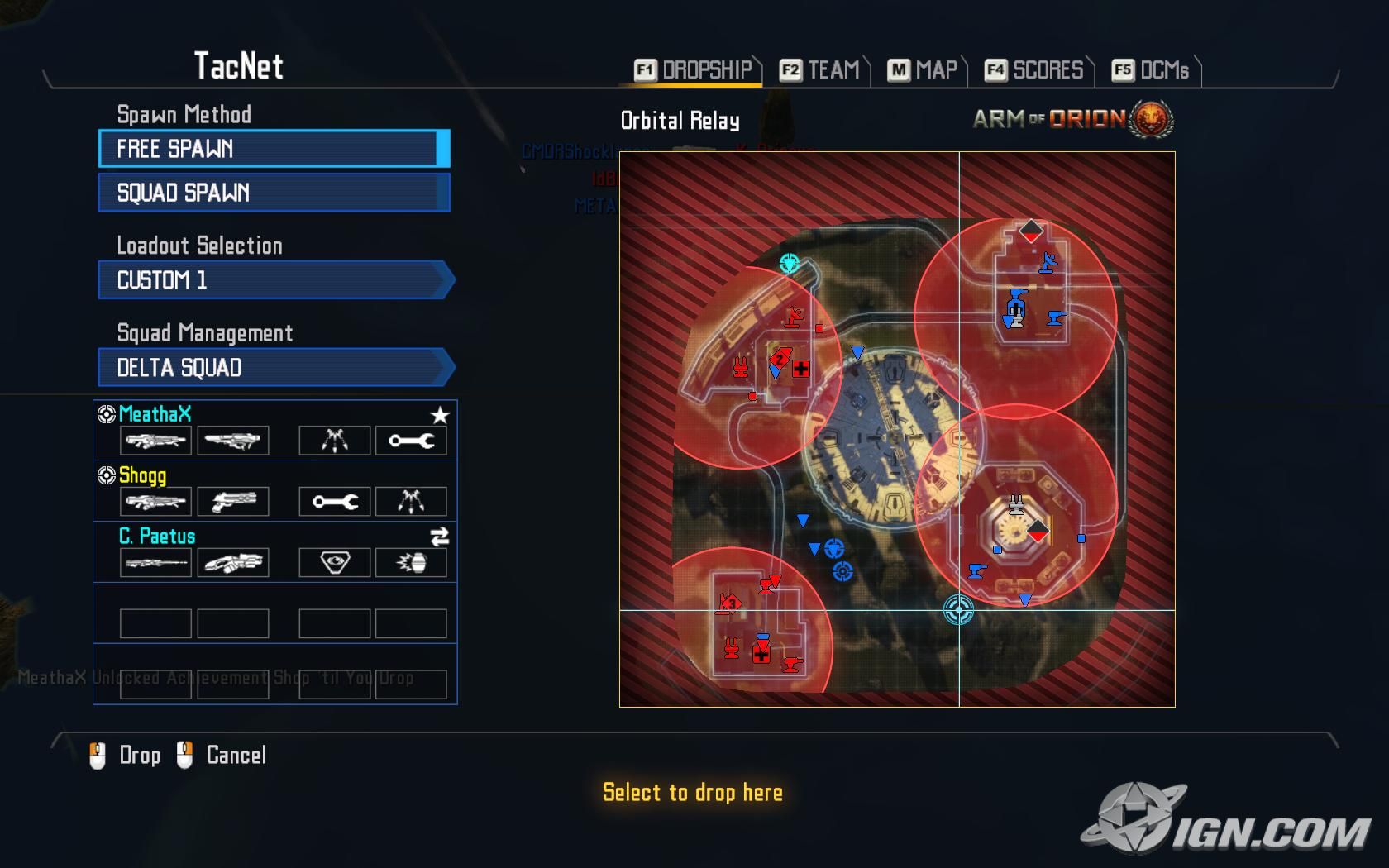Click the Orbital Relay drop map
1389x868 pixels.
[897, 429]
